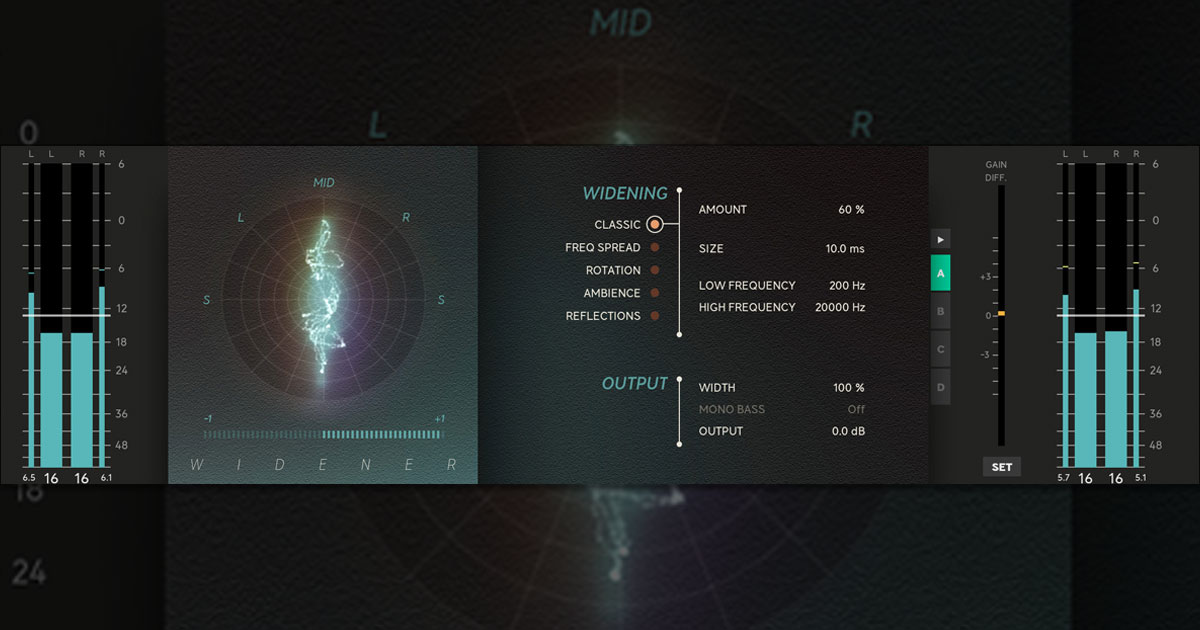Click the Amount value of 60 %
This screenshot has height=630, width=1200.
(851, 210)
